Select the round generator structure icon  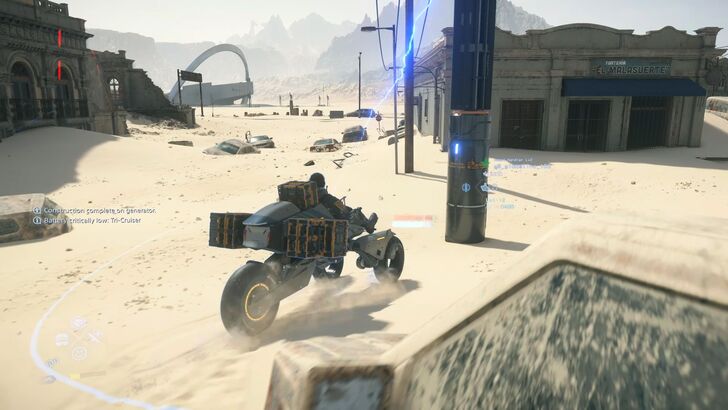[x=466, y=186]
